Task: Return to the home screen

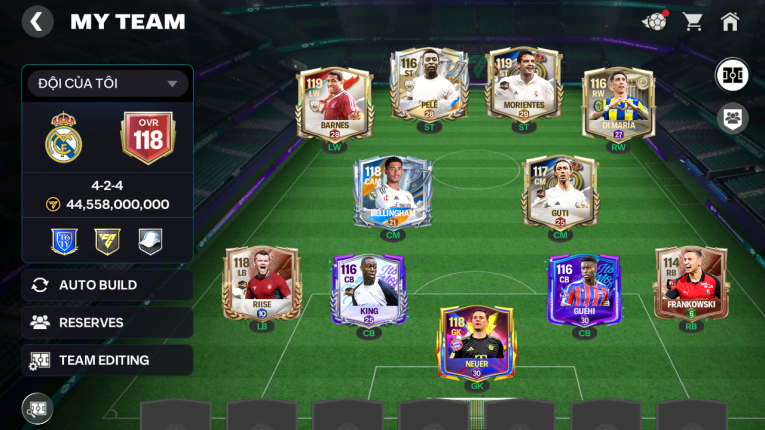Action: pyautogui.click(x=730, y=22)
